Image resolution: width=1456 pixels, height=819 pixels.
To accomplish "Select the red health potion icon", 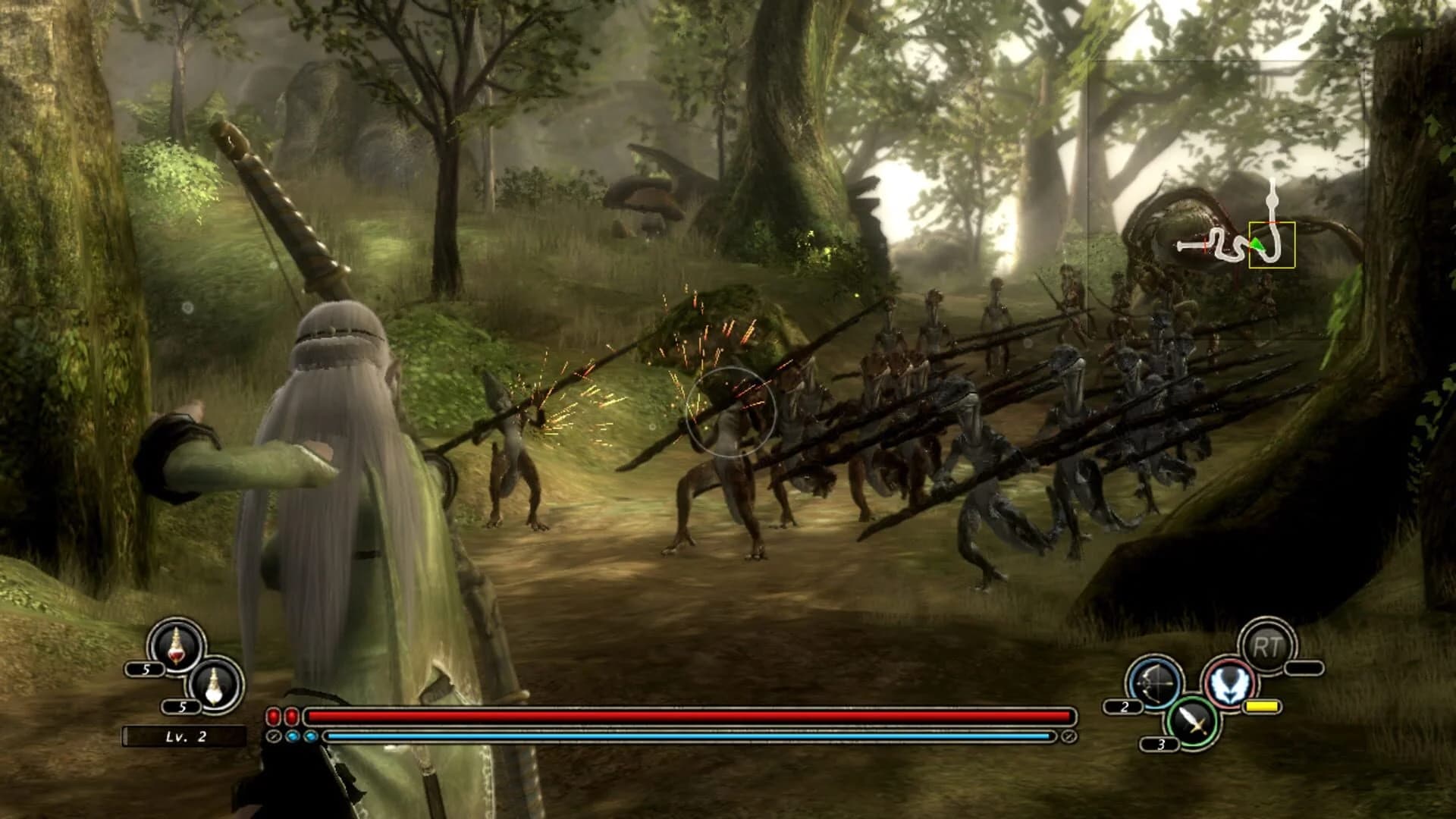I will click(x=176, y=647).
